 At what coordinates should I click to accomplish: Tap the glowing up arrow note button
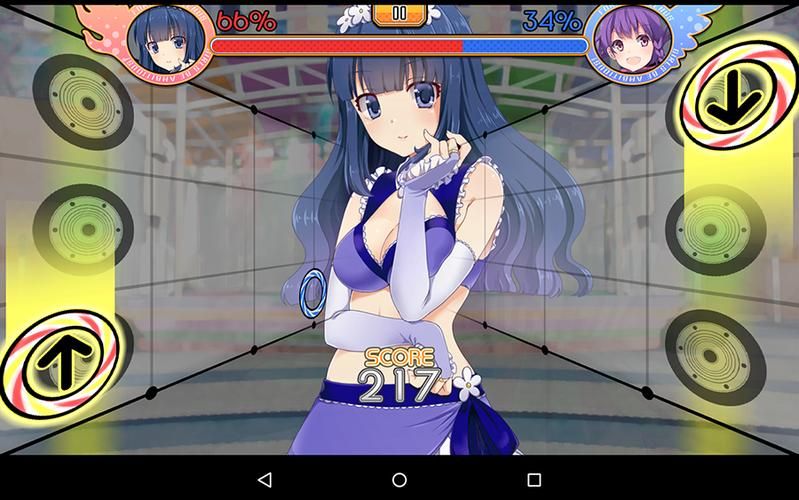[x=62, y=360]
